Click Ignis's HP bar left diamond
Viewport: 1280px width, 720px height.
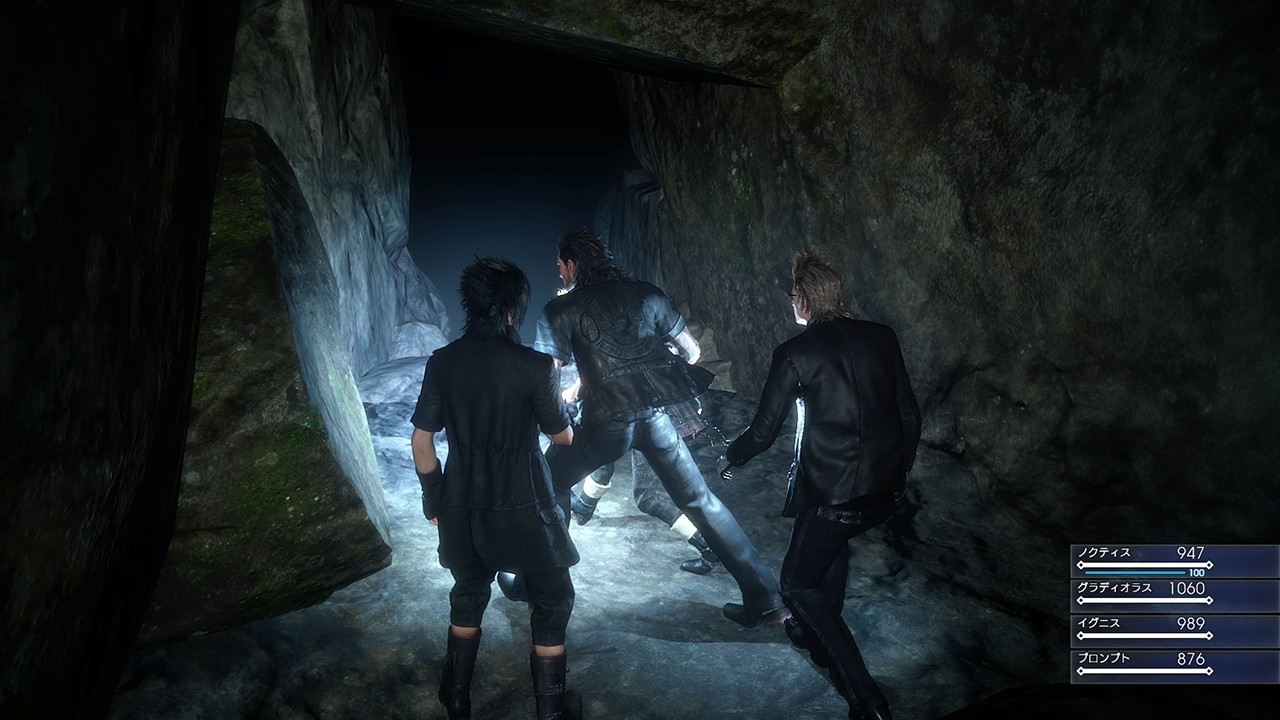1080,636
